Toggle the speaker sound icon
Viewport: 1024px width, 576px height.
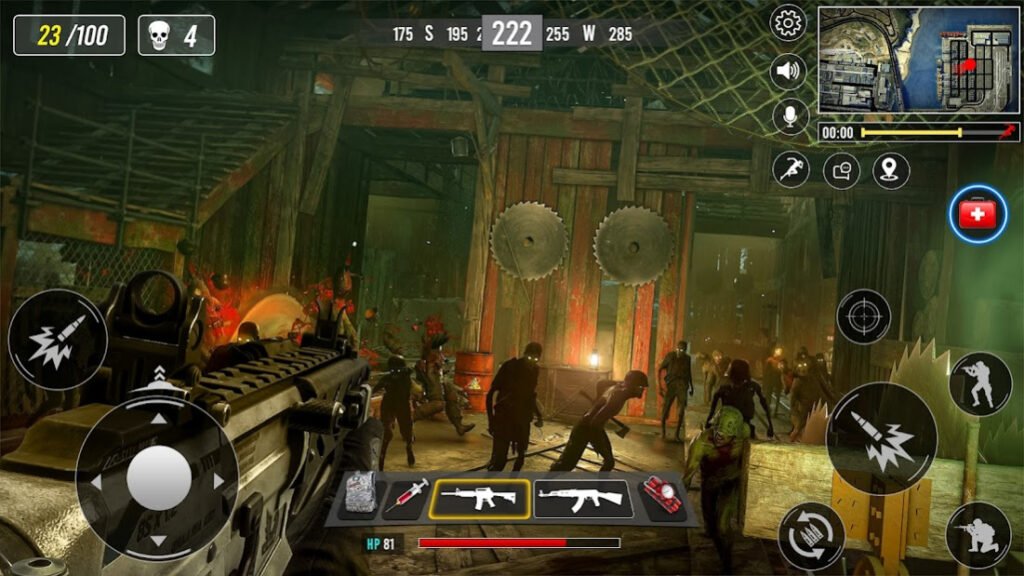(x=790, y=71)
